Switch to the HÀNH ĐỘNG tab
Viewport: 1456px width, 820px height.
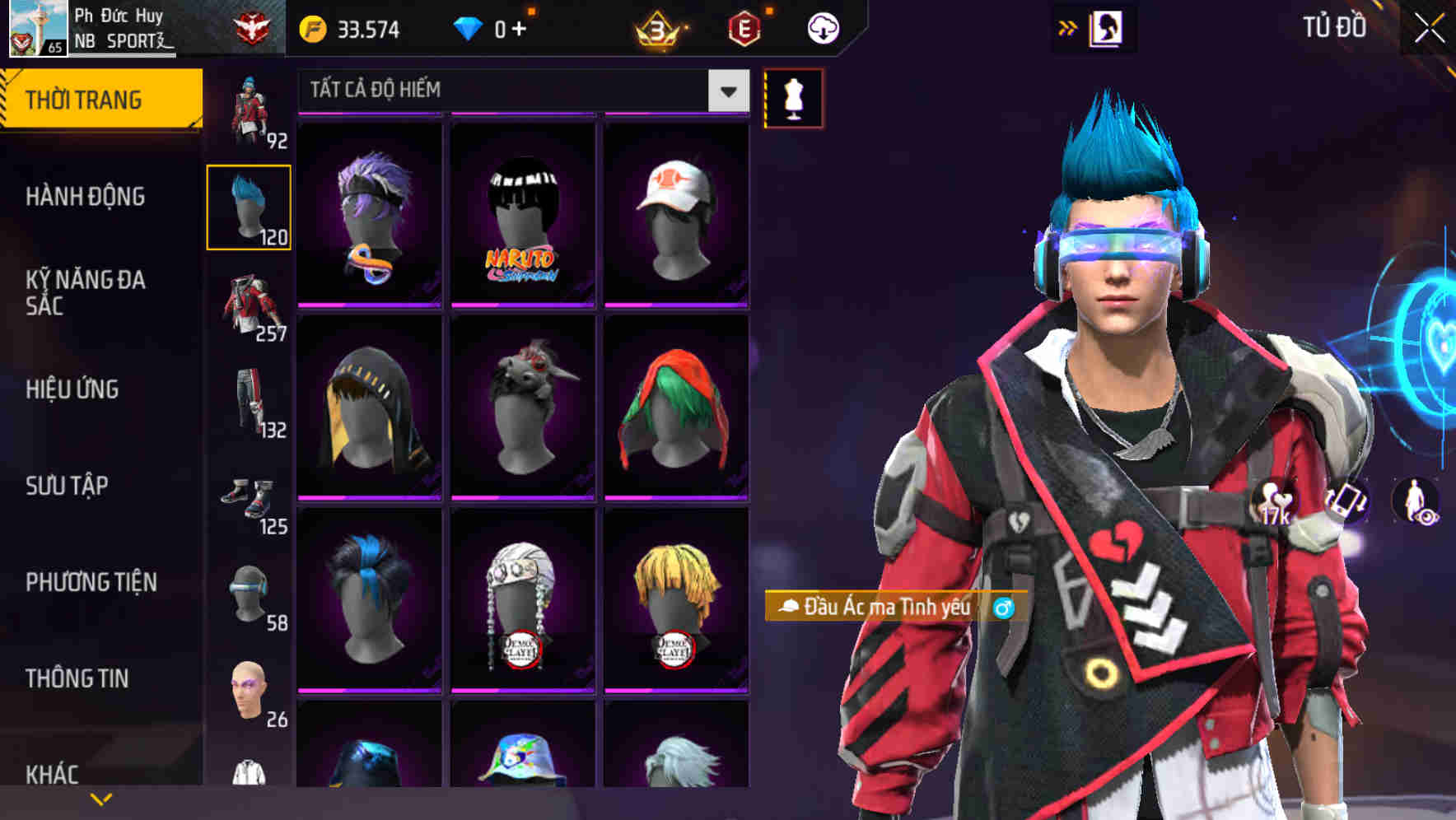pos(85,197)
